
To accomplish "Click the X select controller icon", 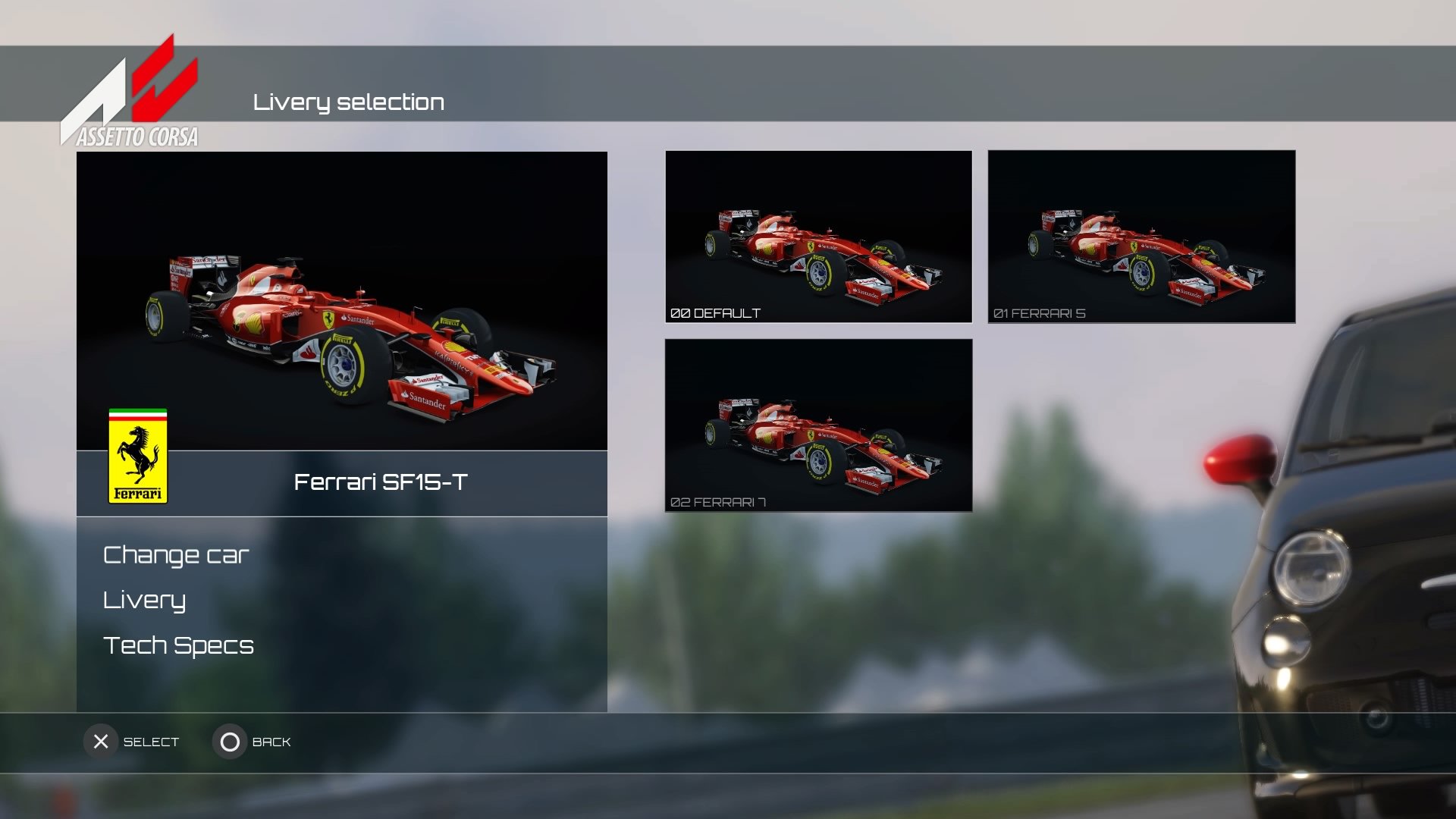I will (x=101, y=742).
